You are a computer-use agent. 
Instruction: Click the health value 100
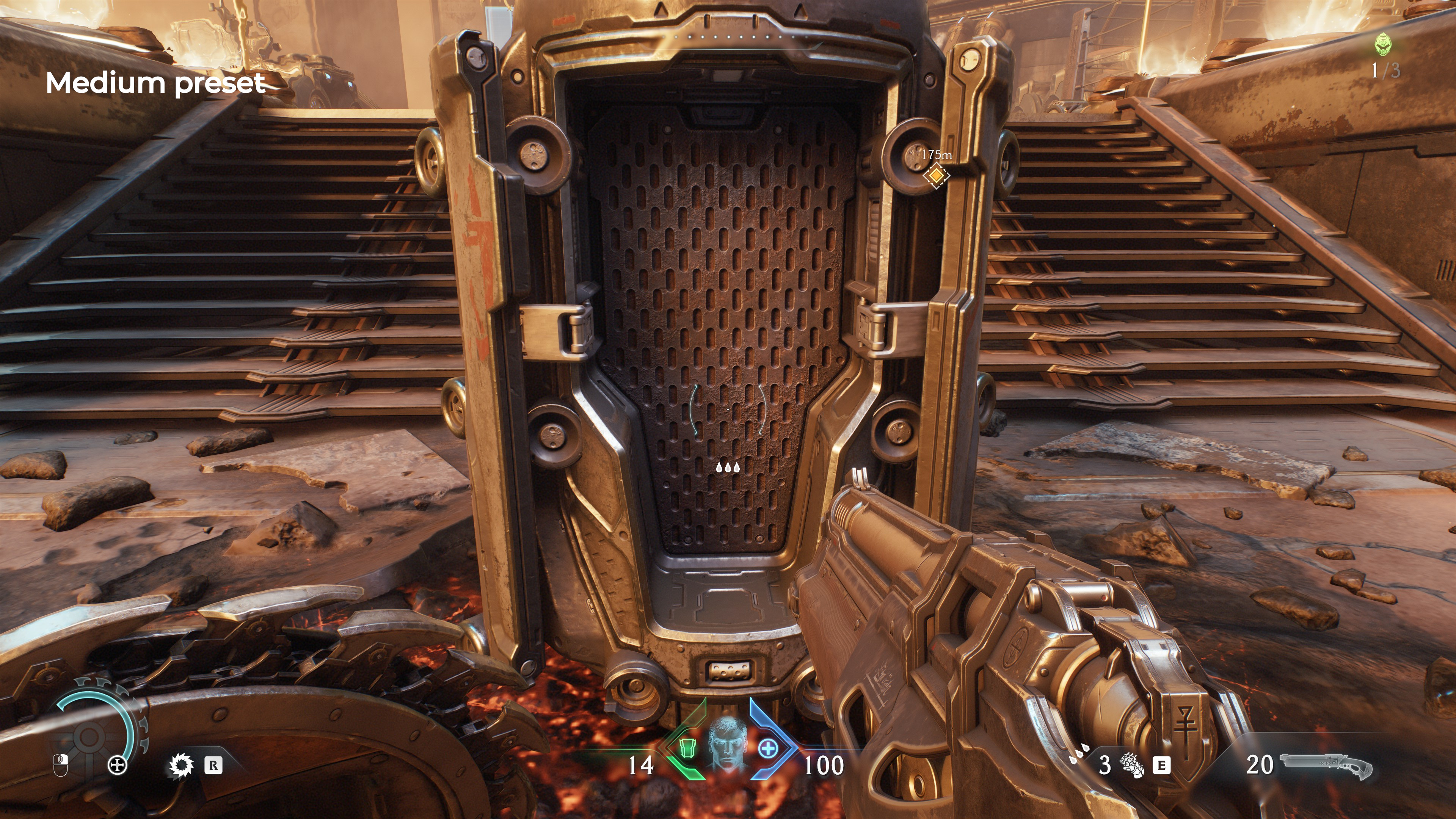point(825,766)
